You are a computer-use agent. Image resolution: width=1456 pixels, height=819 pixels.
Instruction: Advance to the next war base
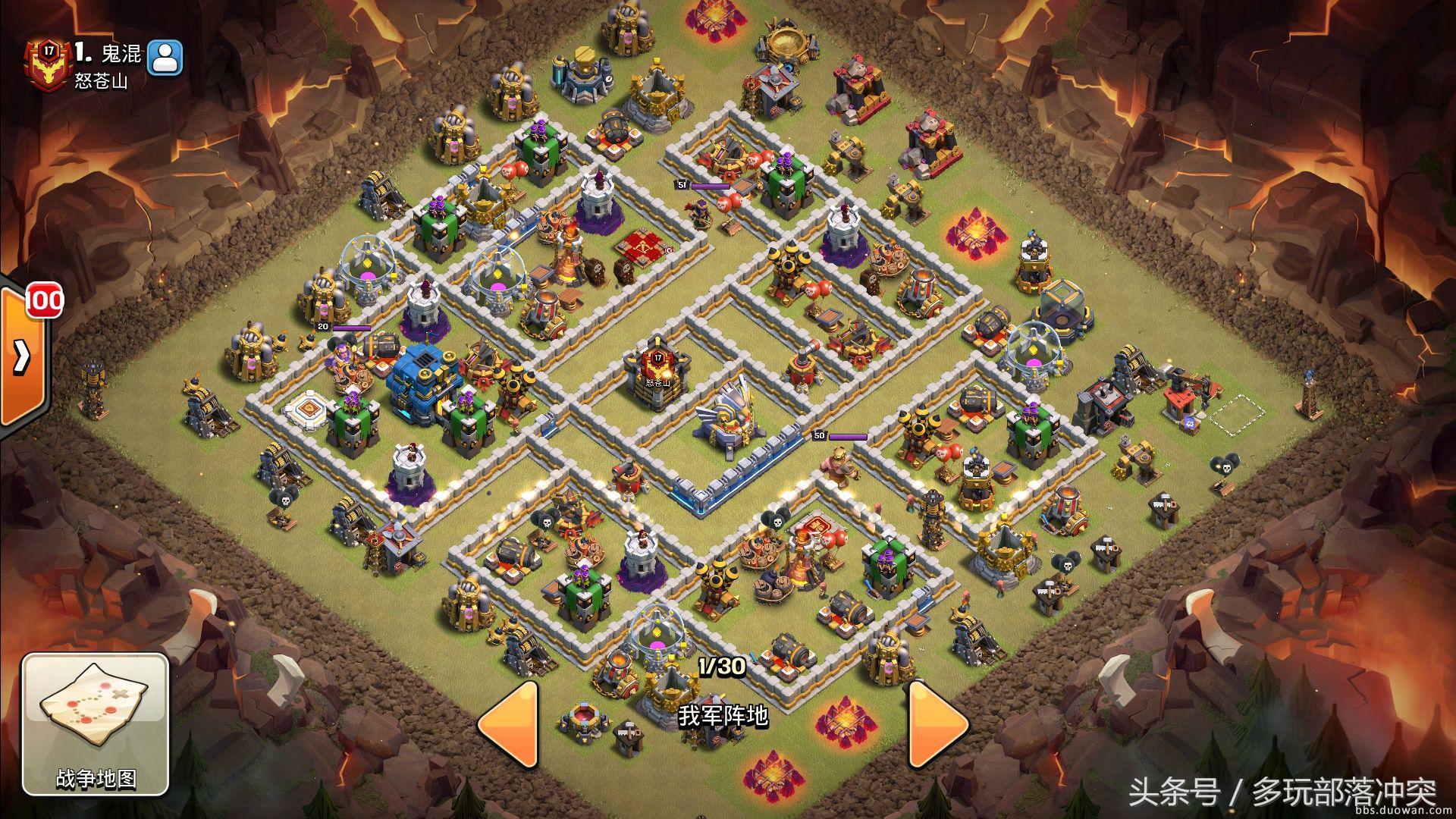click(936, 723)
